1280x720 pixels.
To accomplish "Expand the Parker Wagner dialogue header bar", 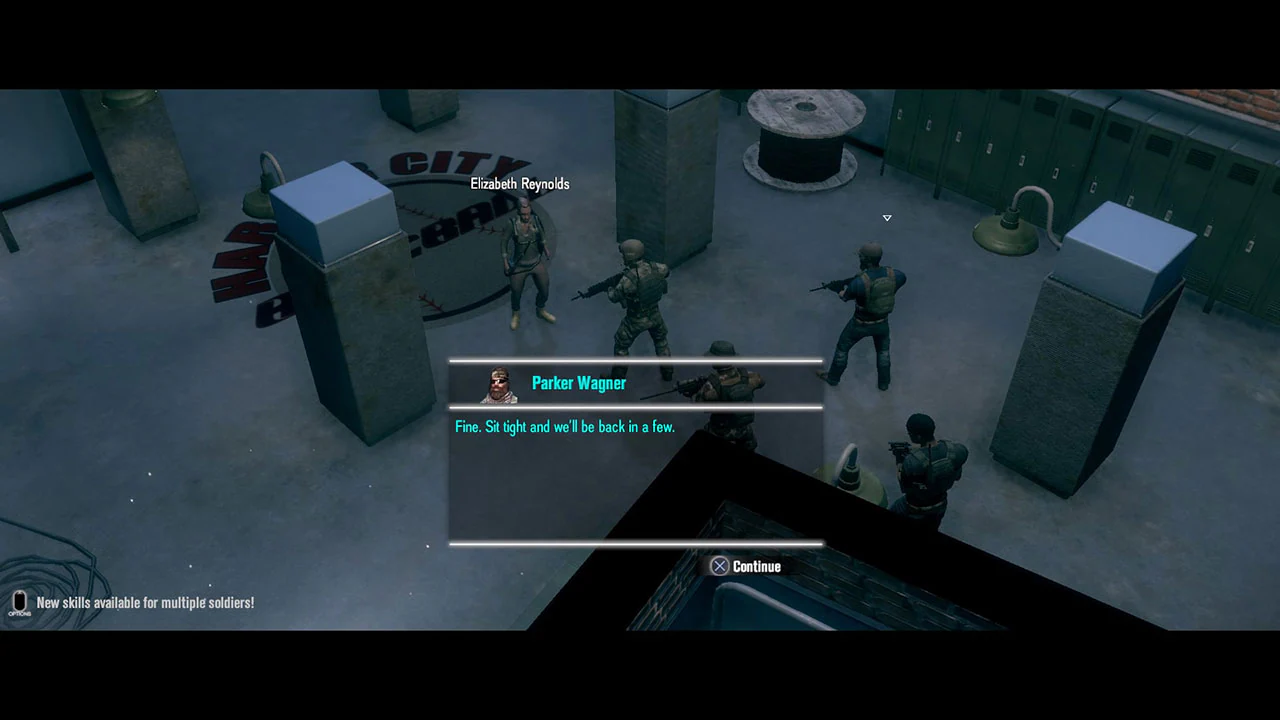I will point(636,383).
